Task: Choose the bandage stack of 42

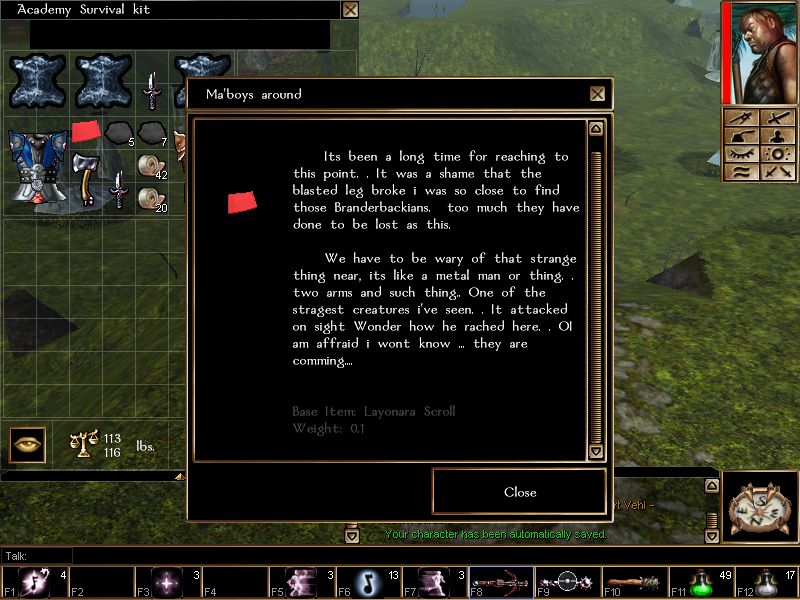Action: pyautogui.click(x=151, y=165)
